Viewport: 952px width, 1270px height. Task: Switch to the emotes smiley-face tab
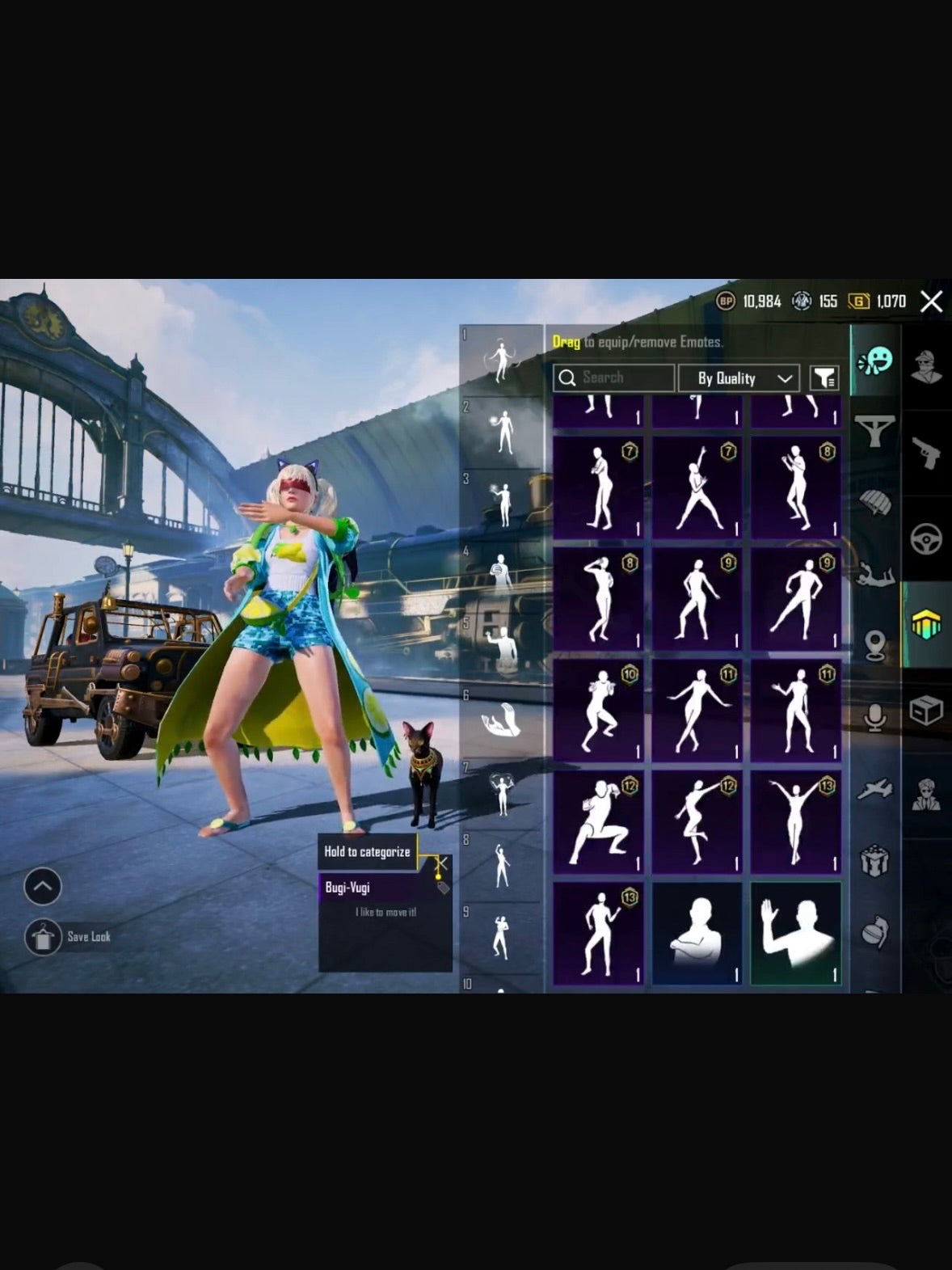coord(875,361)
